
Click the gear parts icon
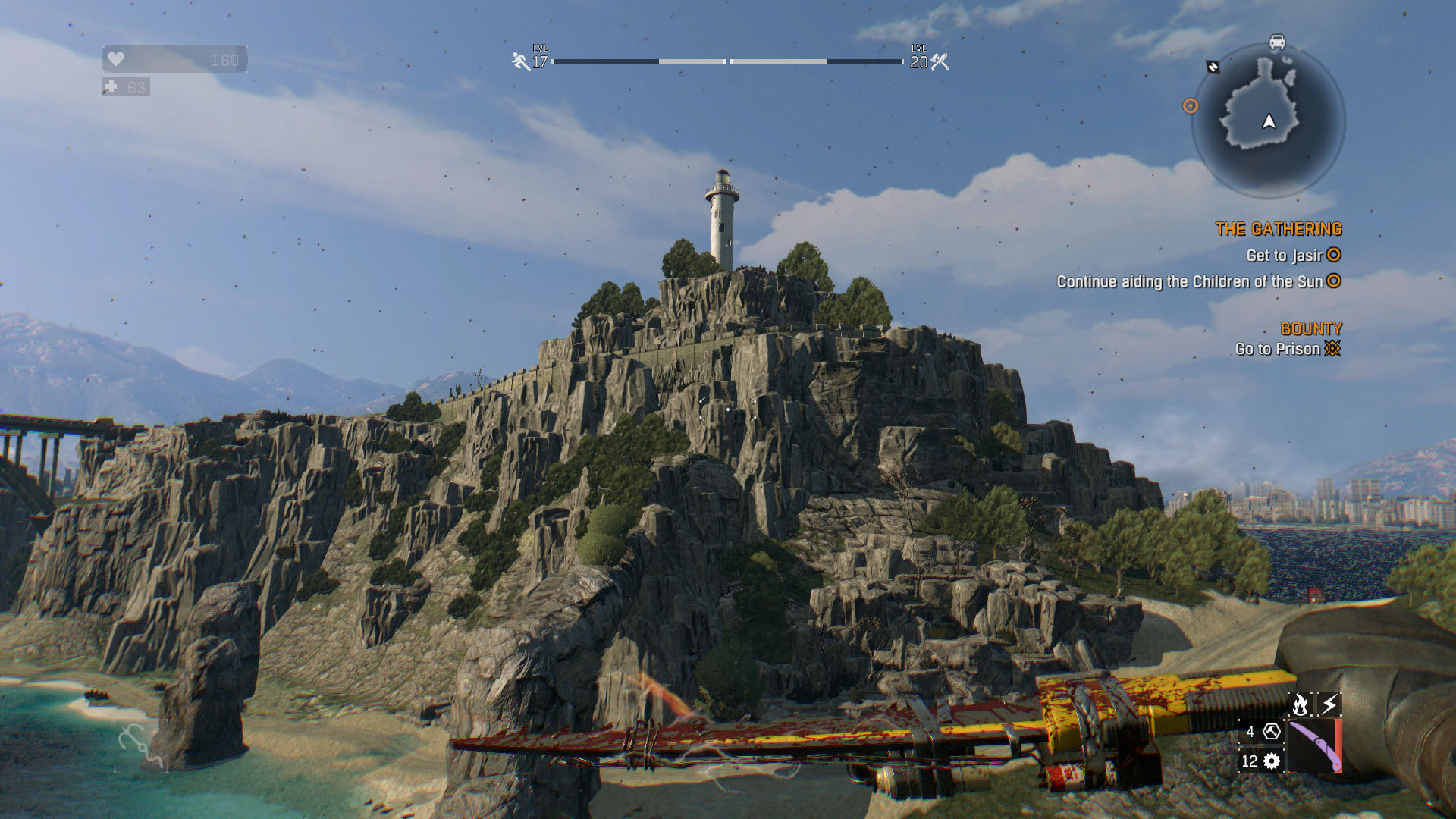(1272, 761)
